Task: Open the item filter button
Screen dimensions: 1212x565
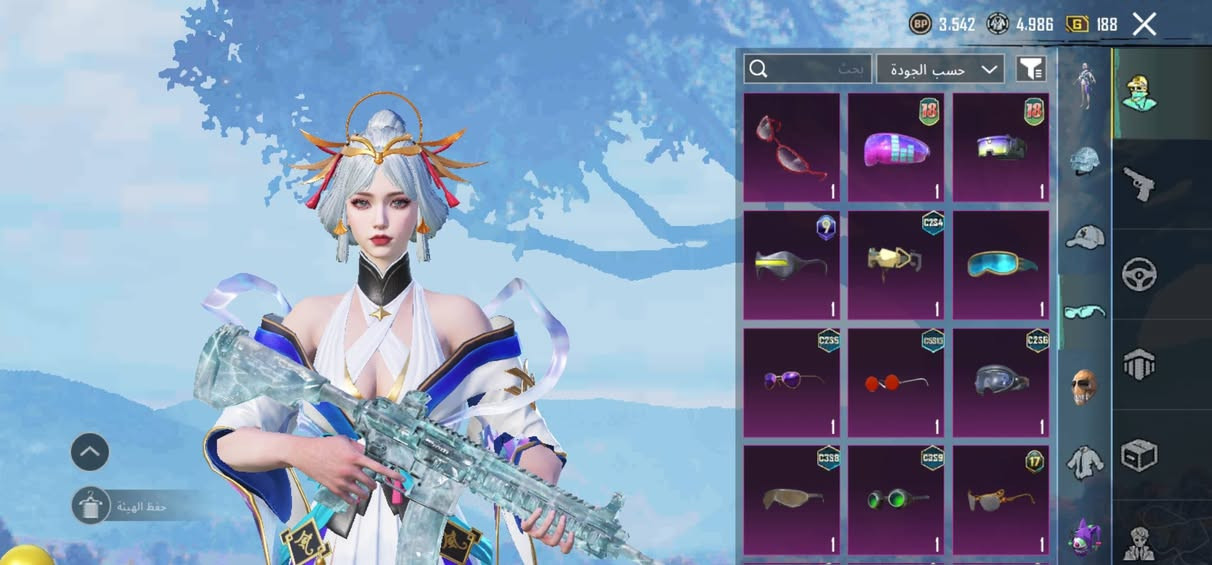Action: click(x=1031, y=69)
